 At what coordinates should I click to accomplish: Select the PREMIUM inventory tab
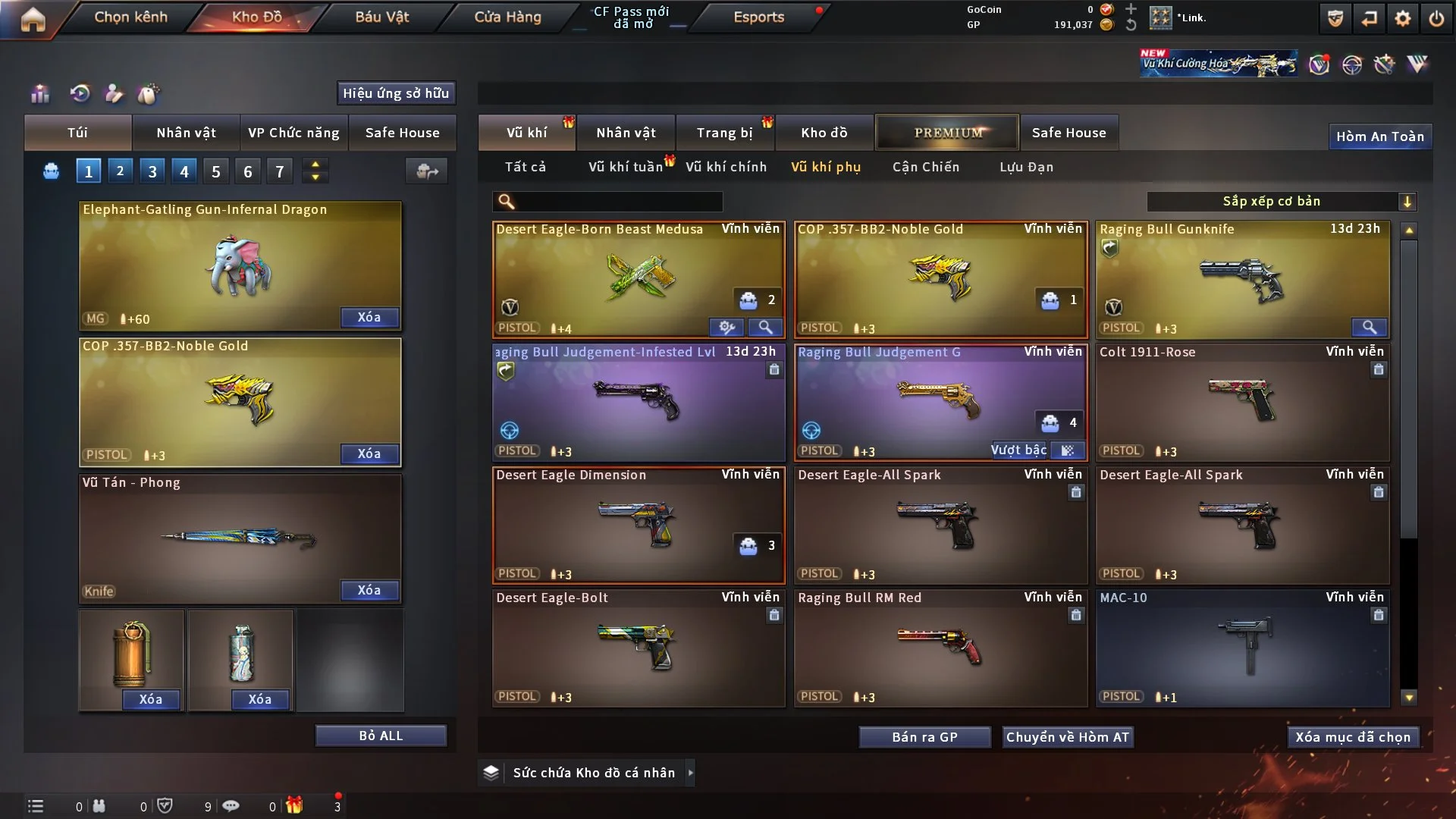[x=948, y=133]
